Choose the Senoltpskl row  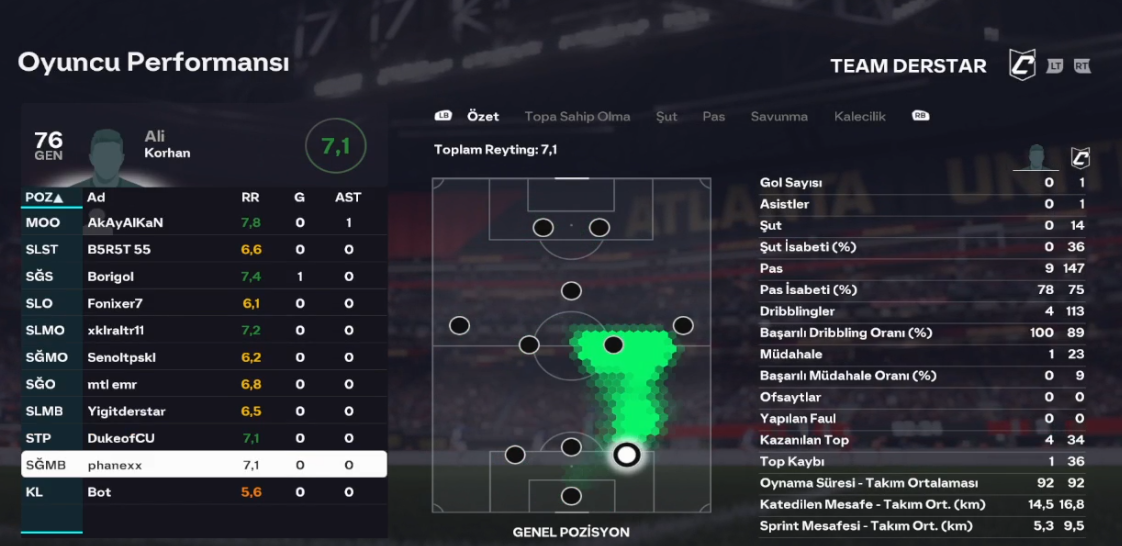(x=203, y=357)
